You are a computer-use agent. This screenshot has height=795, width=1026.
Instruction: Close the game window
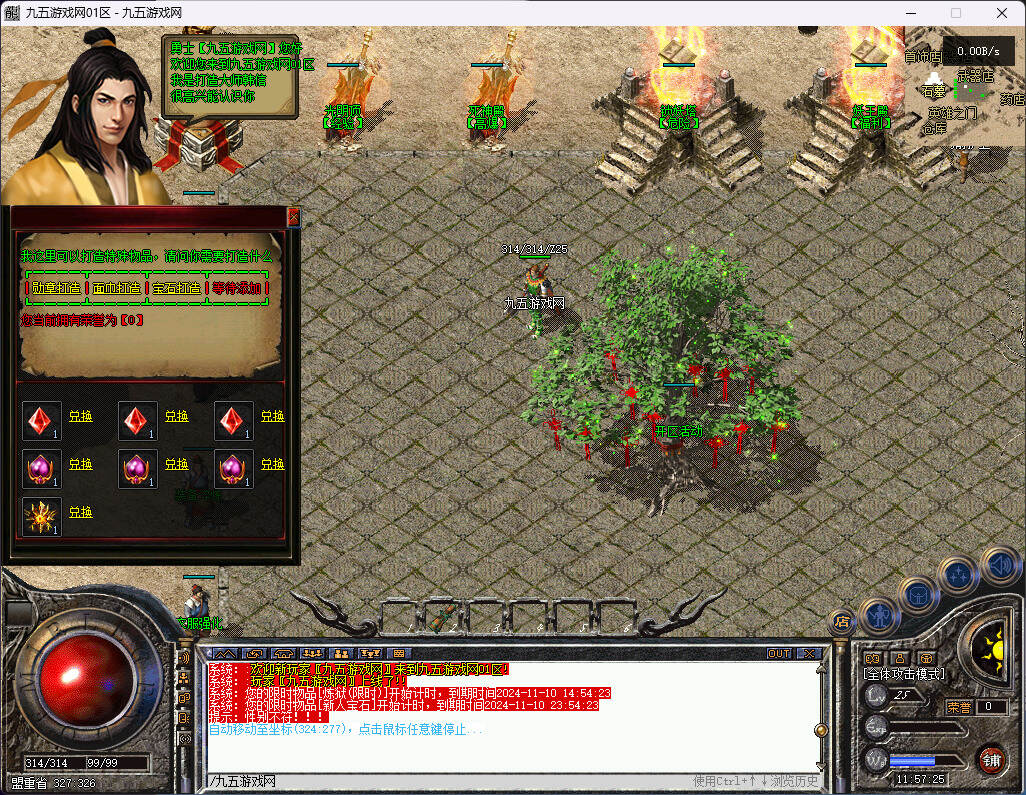(1002, 13)
